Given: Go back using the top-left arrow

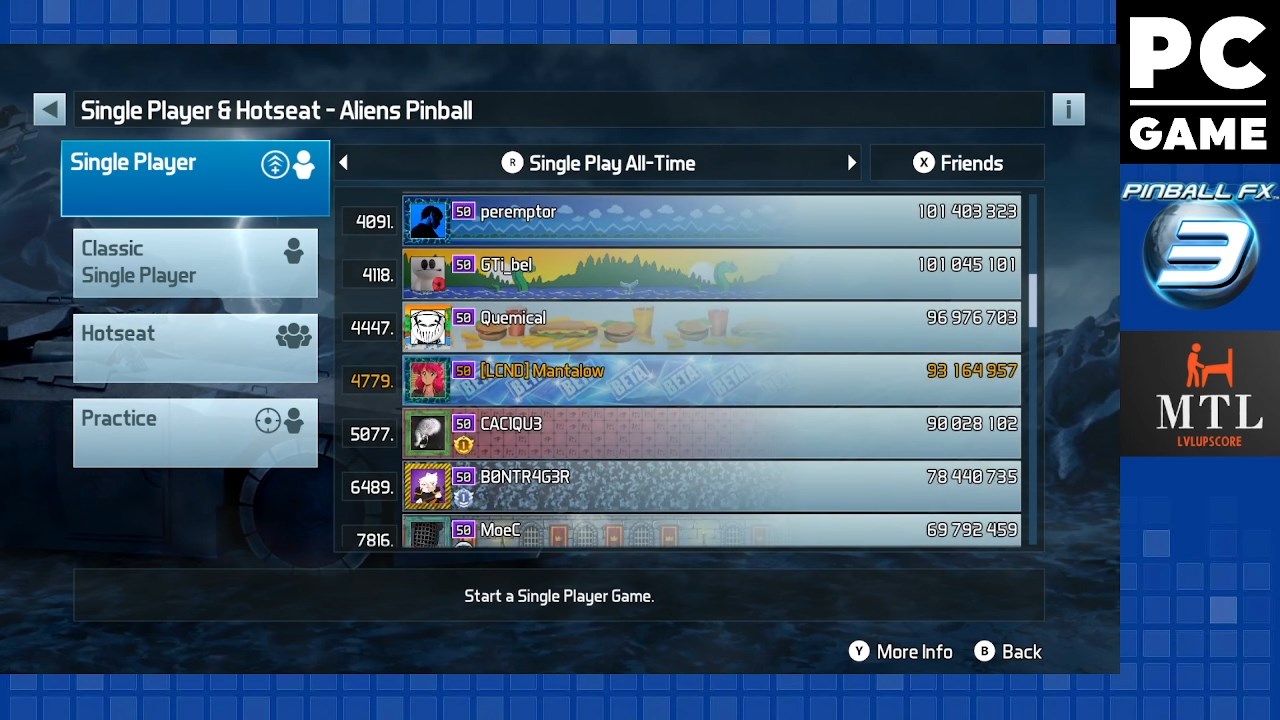Looking at the screenshot, I should coord(49,110).
